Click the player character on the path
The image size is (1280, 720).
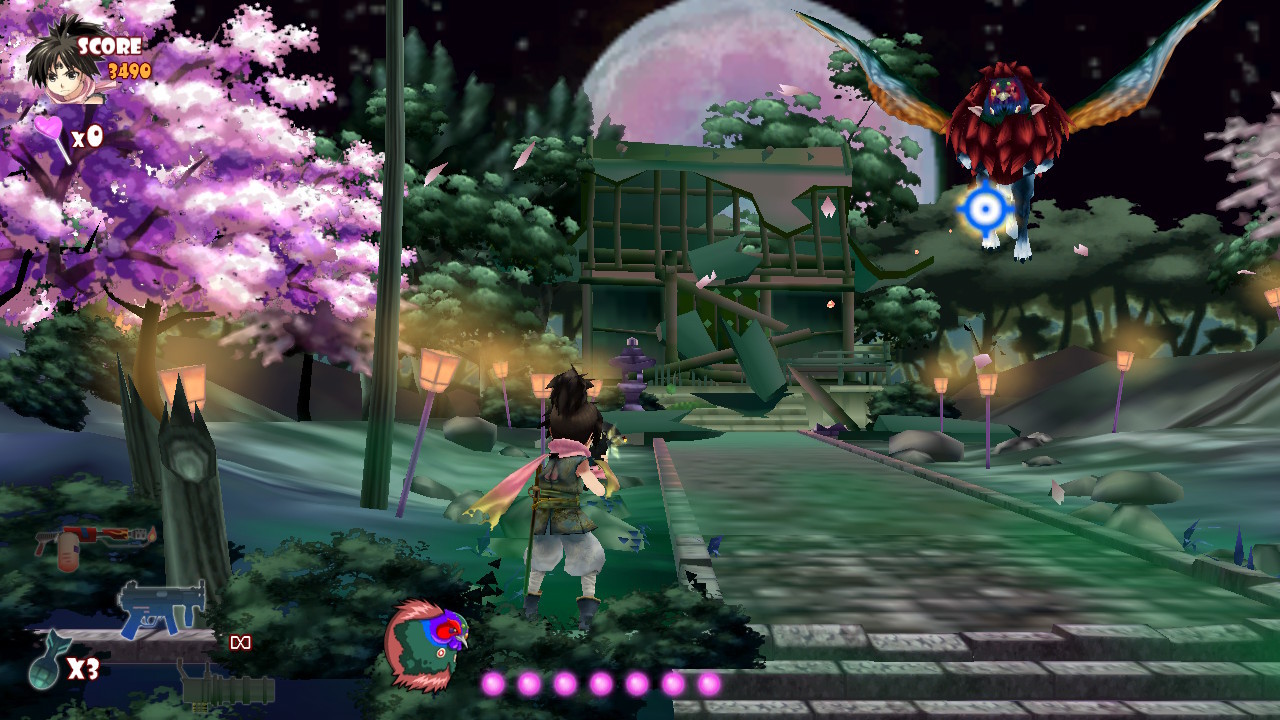[565, 480]
